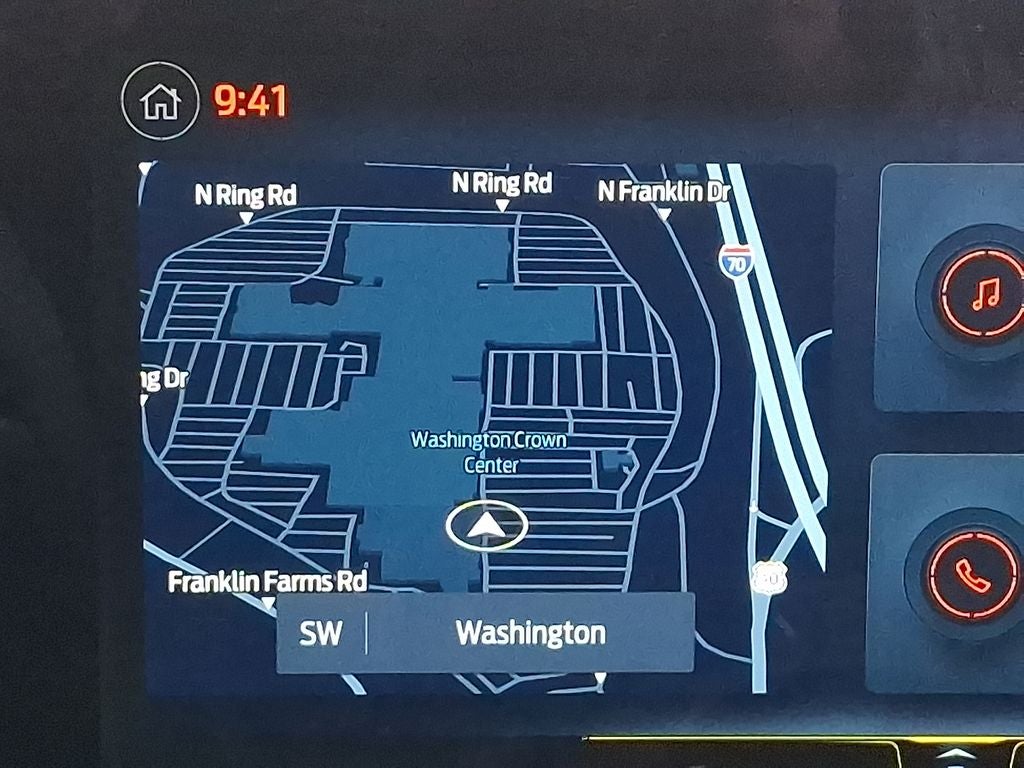Select the Franklin Farms Rd street label

pyautogui.click(x=267, y=581)
